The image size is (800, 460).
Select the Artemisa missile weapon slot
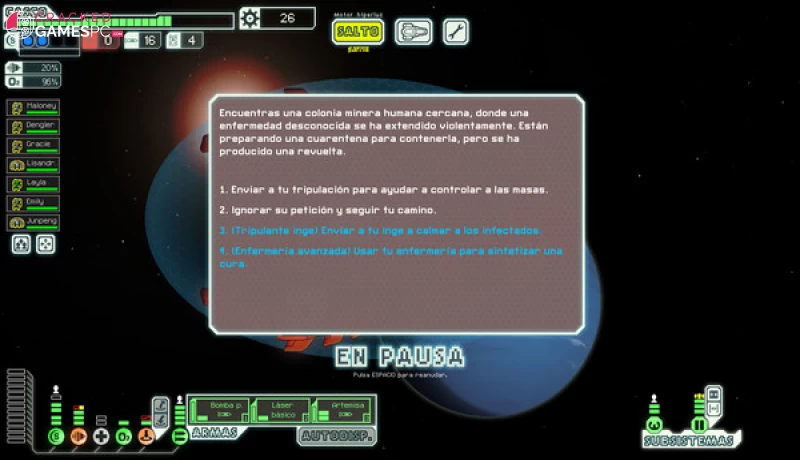[x=342, y=408]
